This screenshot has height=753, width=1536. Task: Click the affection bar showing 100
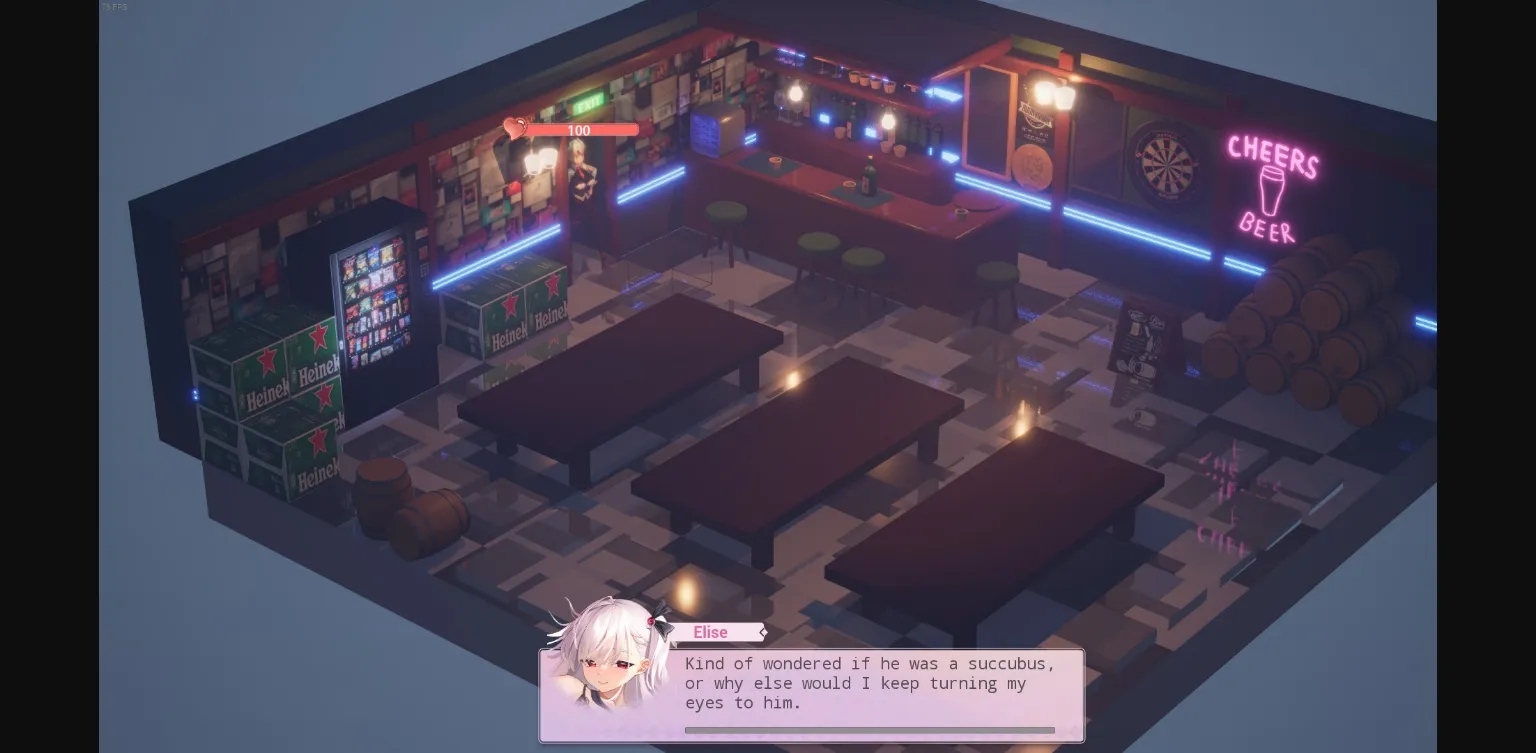click(x=578, y=130)
